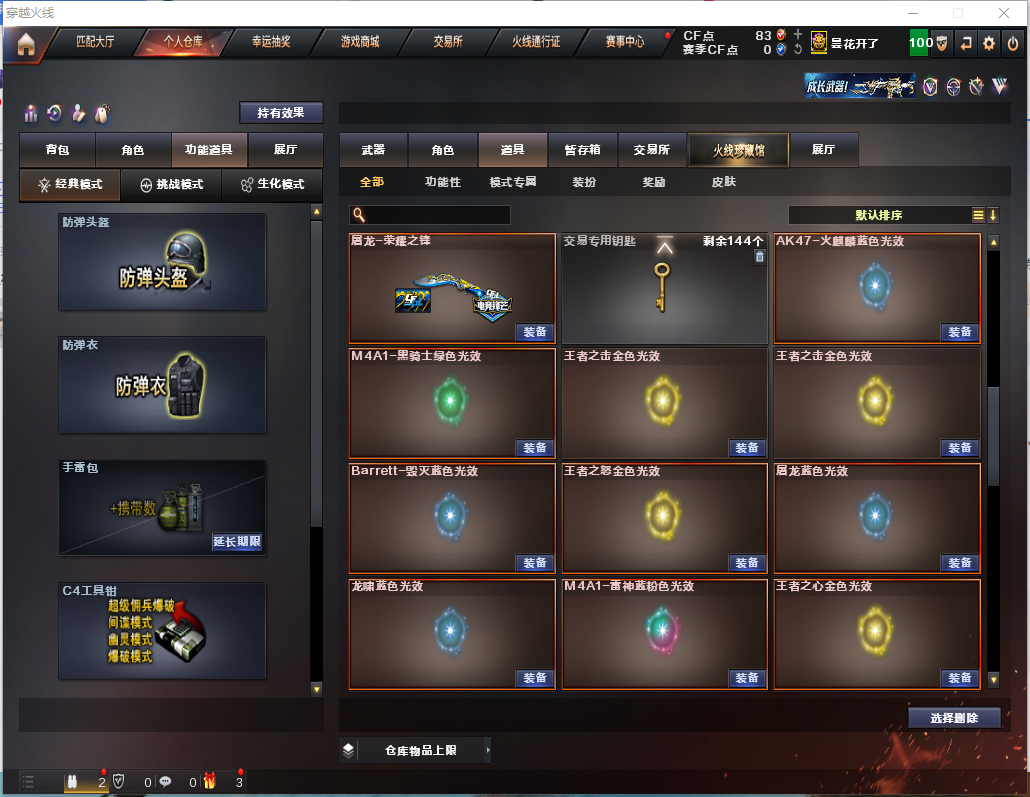Show the 皮肤 category
The width and height of the screenshot is (1030, 797).
[x=723, y=182]
